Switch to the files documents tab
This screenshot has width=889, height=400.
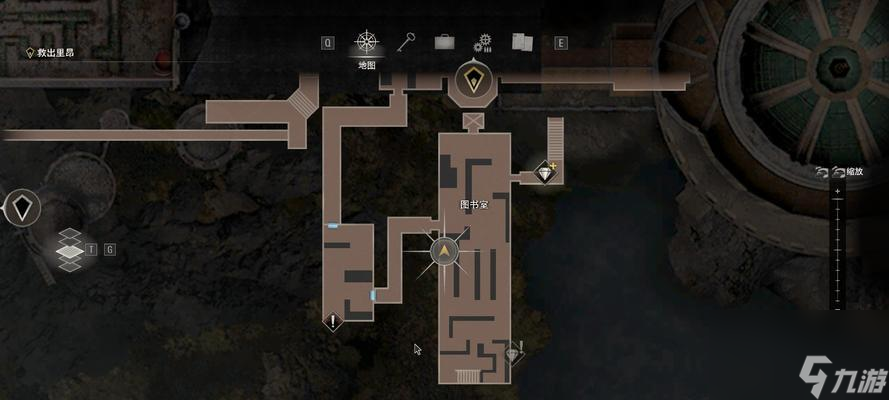point(522,43)
